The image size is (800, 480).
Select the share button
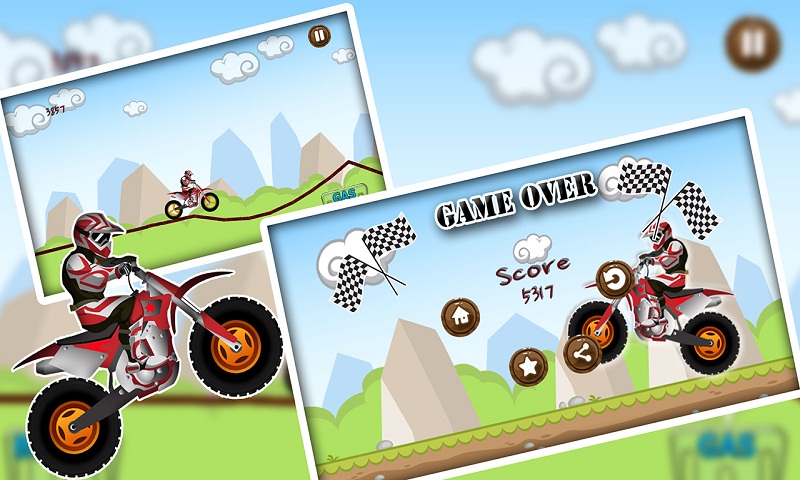click(582, 351)
